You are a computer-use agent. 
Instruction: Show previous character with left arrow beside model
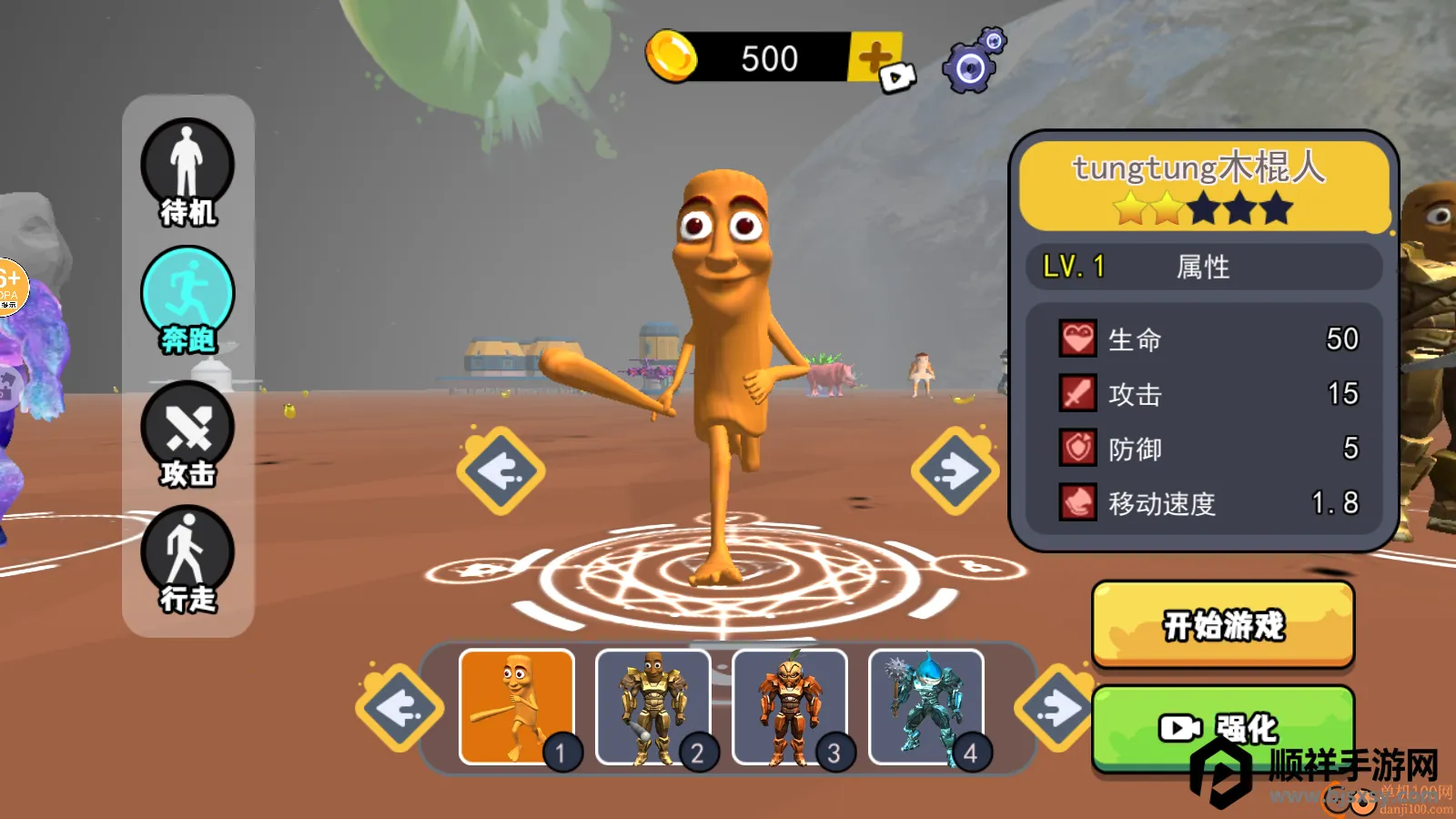pyautogui.click(x=500, y=471)
